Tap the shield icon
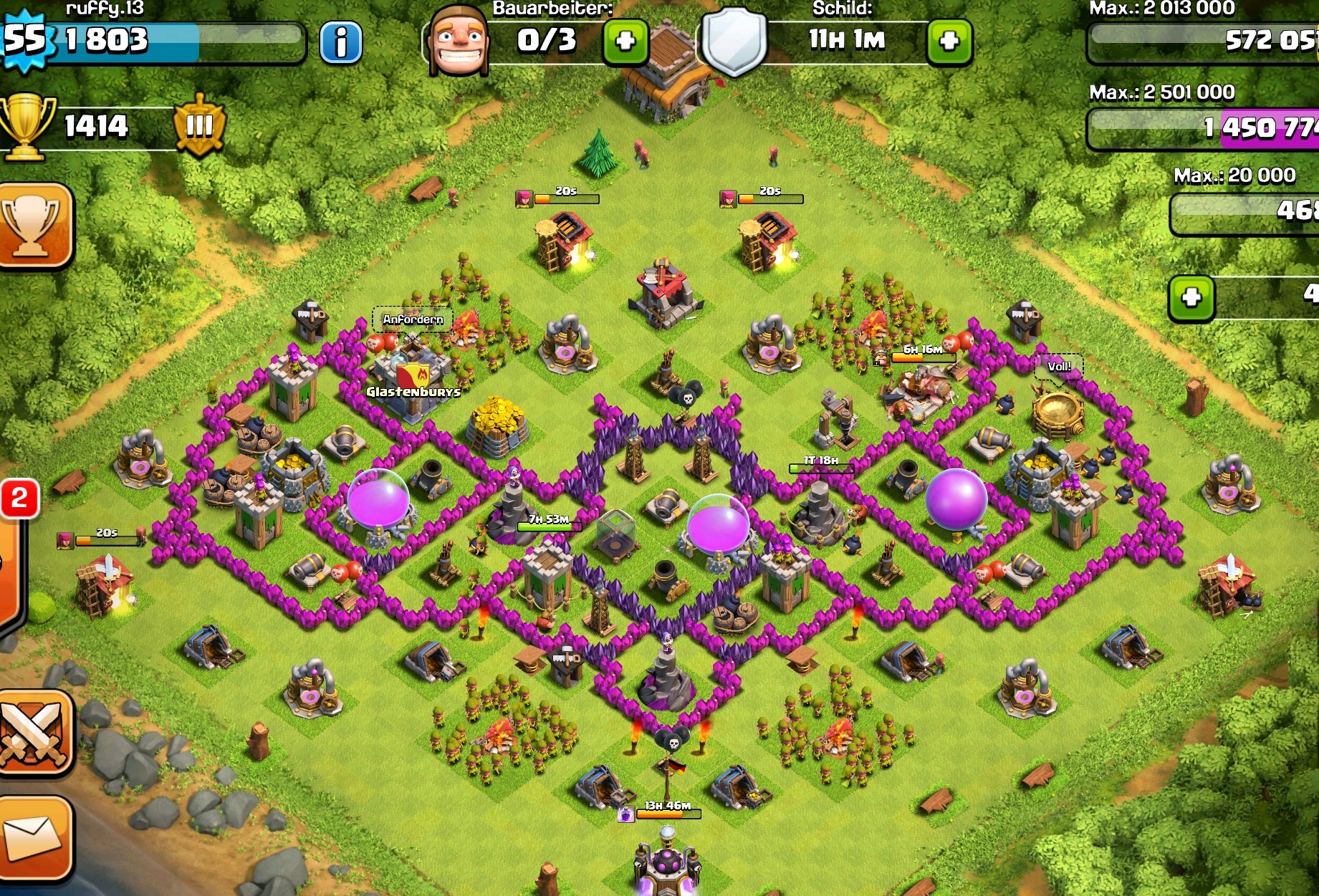Image resolution: width=1319 pixels, height=896 pixels. (x=733, y=42)
